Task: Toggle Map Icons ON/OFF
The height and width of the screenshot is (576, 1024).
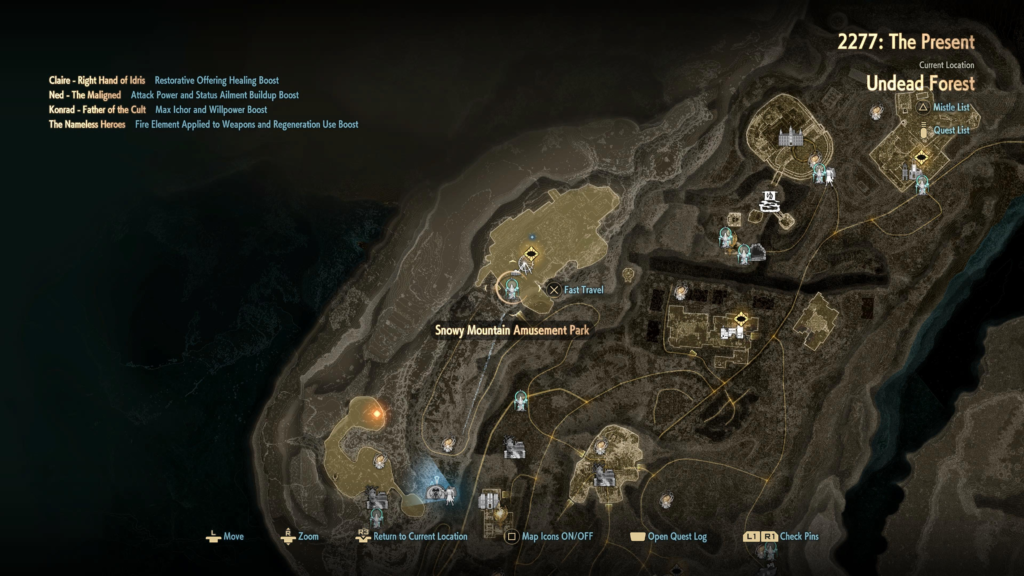Action: 551,537
